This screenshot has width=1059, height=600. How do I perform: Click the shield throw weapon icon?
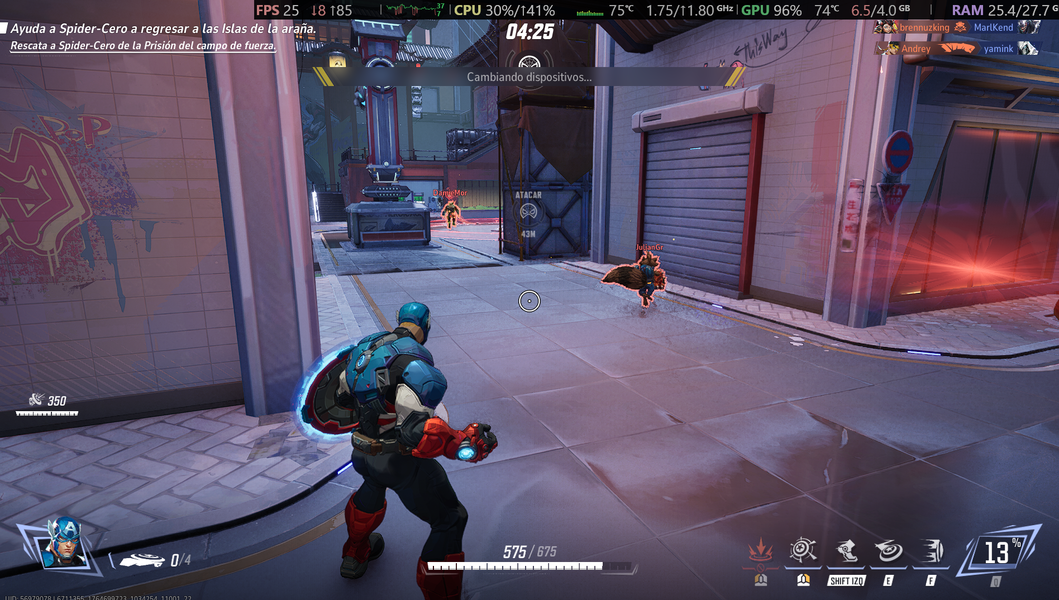[141, 560]
